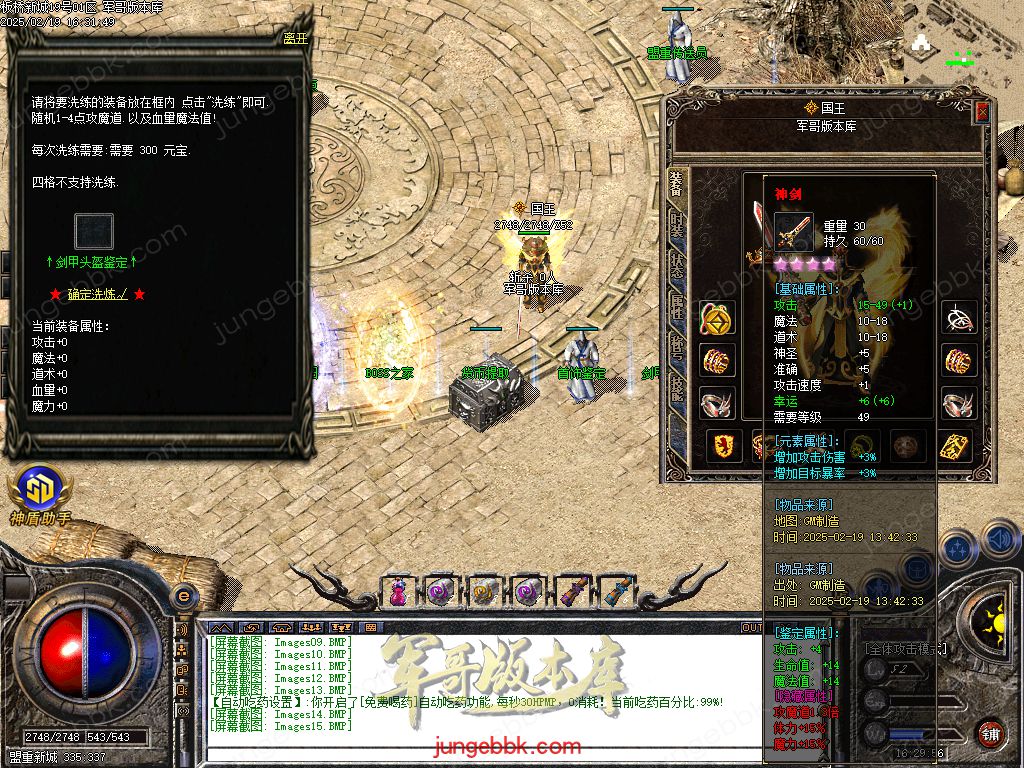Select the red lion emblem equipment slot
The height and width of the screenshot is (768, 1024).
click(724, 445)
